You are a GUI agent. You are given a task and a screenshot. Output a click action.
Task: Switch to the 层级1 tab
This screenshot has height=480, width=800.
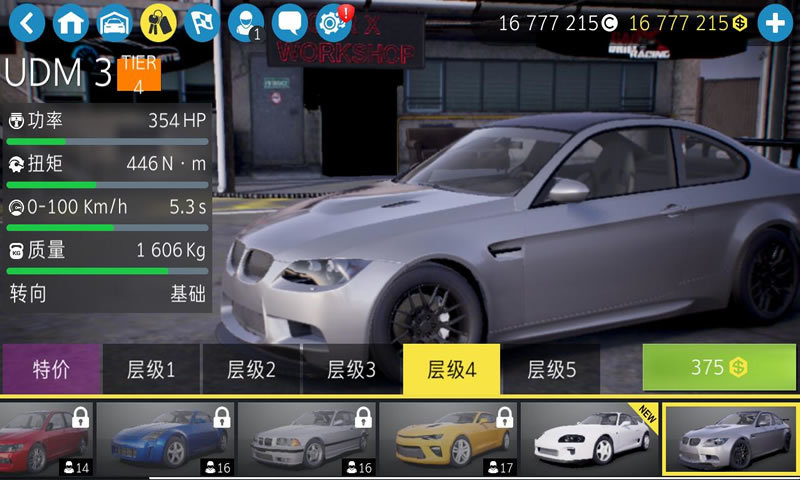pos(151,369)
